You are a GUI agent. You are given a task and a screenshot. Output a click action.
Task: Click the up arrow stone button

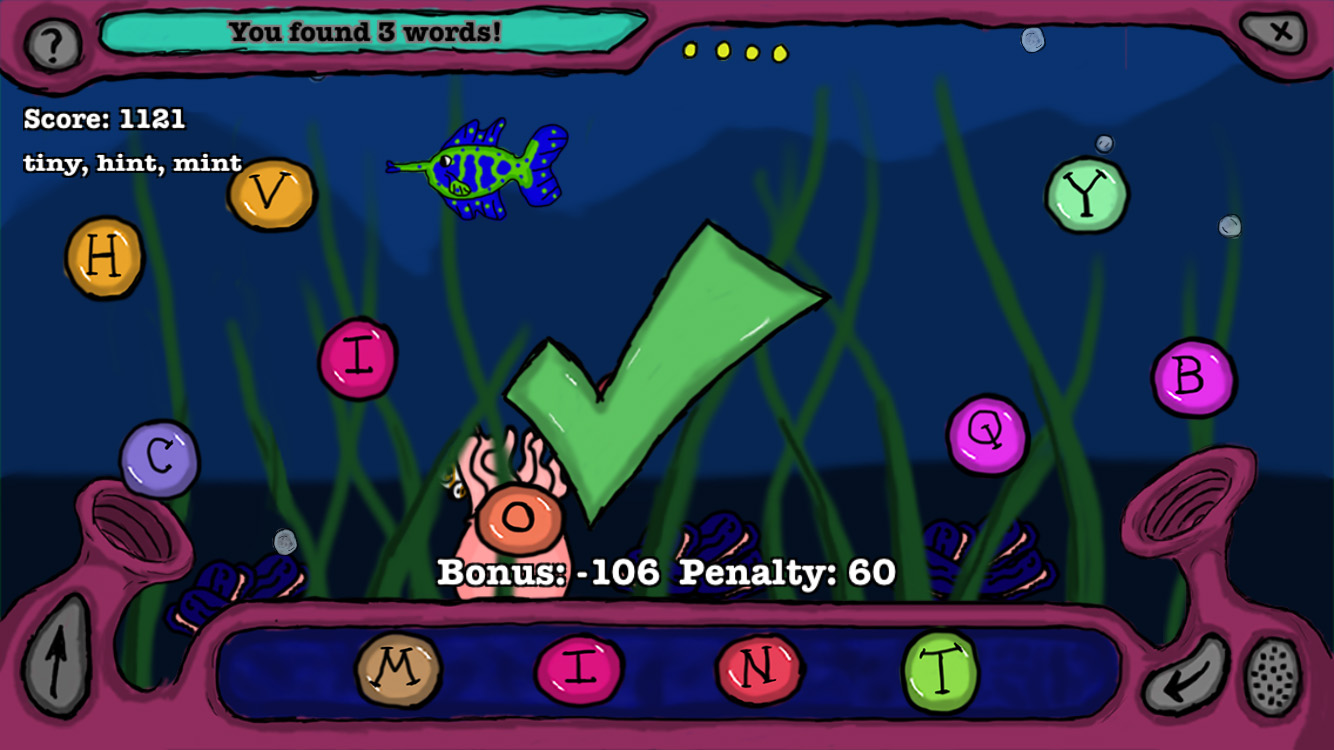55,655
